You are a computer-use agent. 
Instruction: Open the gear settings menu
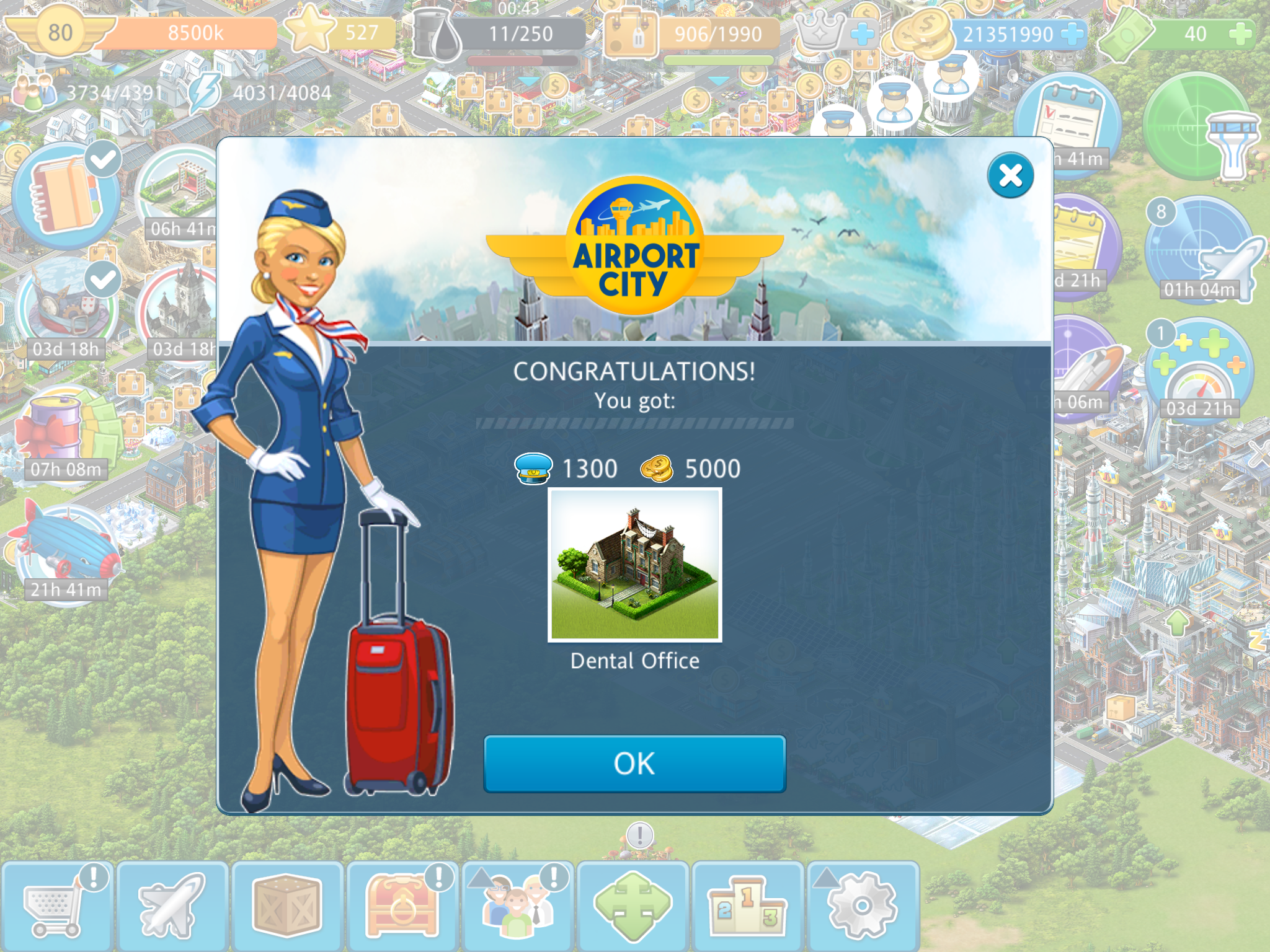pos(863,906)
